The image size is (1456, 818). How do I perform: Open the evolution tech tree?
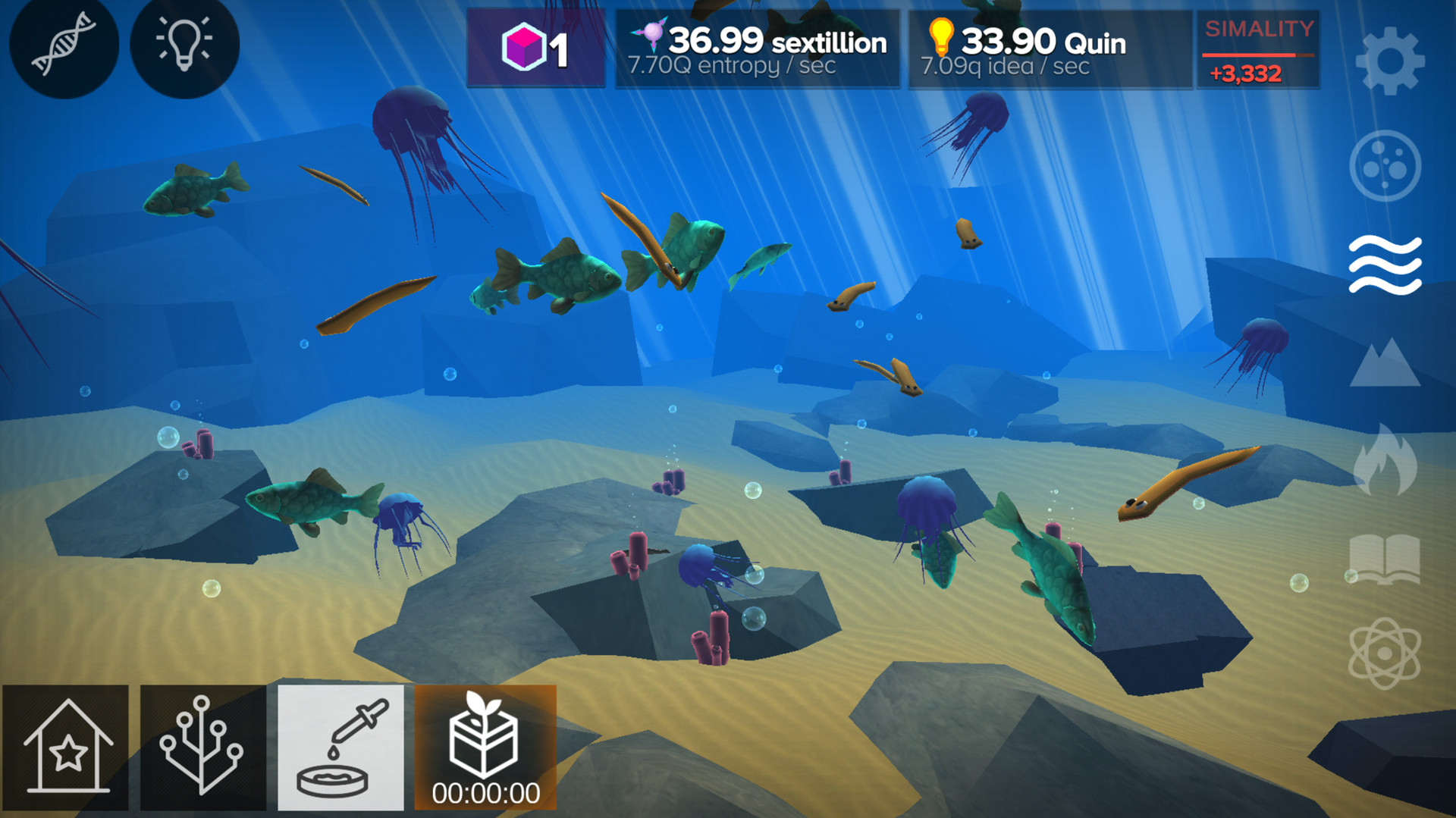pos(202,747)
